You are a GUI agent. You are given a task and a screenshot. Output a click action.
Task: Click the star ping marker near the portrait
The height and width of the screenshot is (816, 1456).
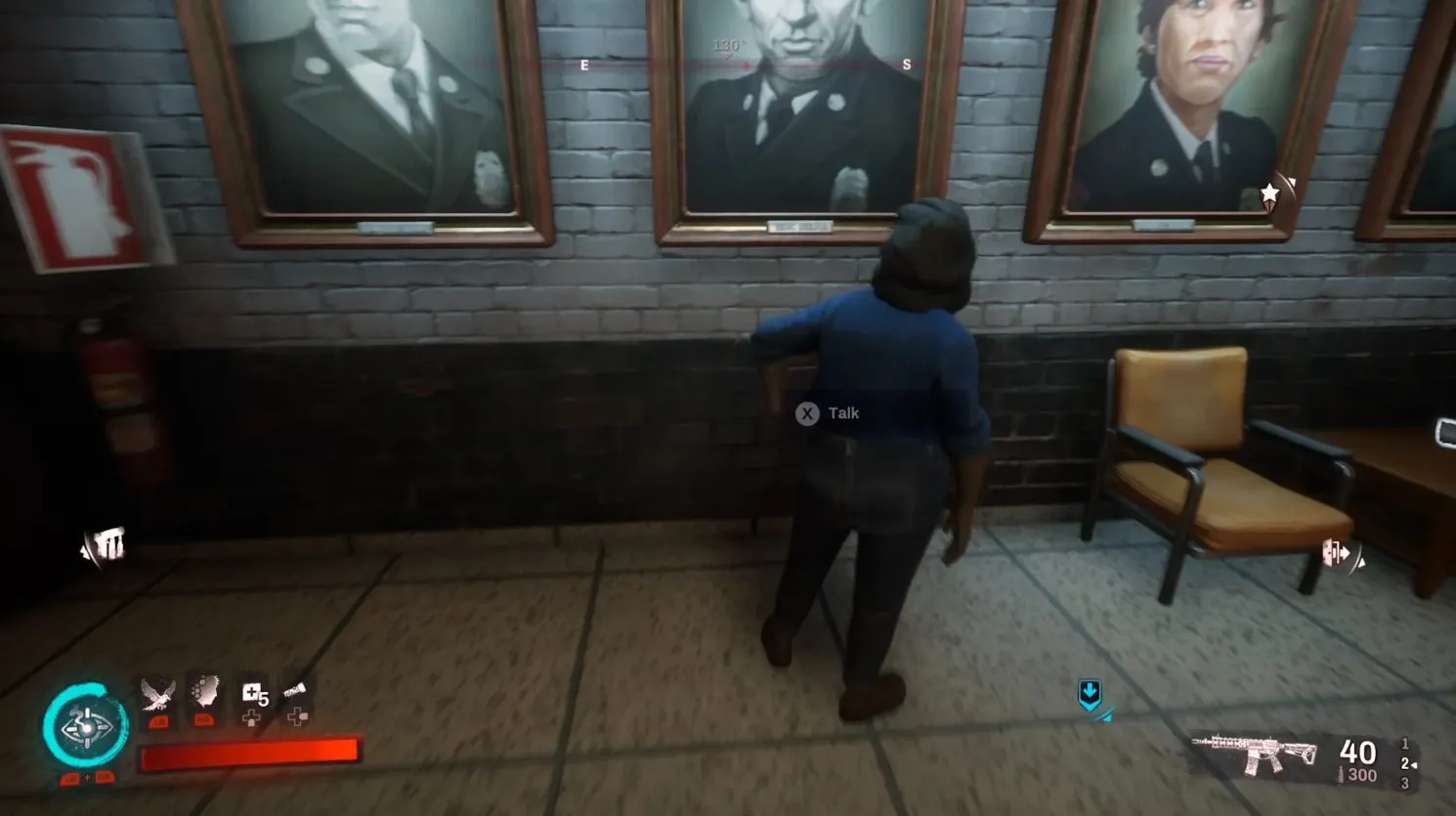[1268, 193]
